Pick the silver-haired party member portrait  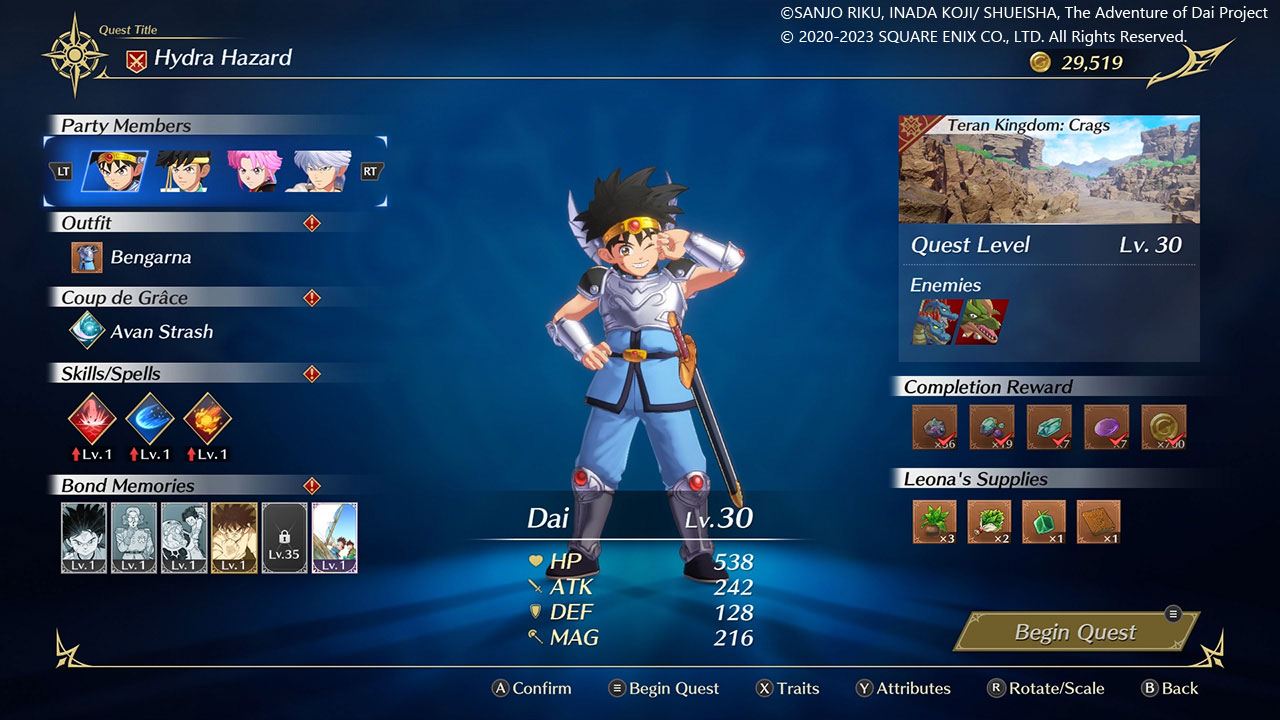[x=322, y=171]
